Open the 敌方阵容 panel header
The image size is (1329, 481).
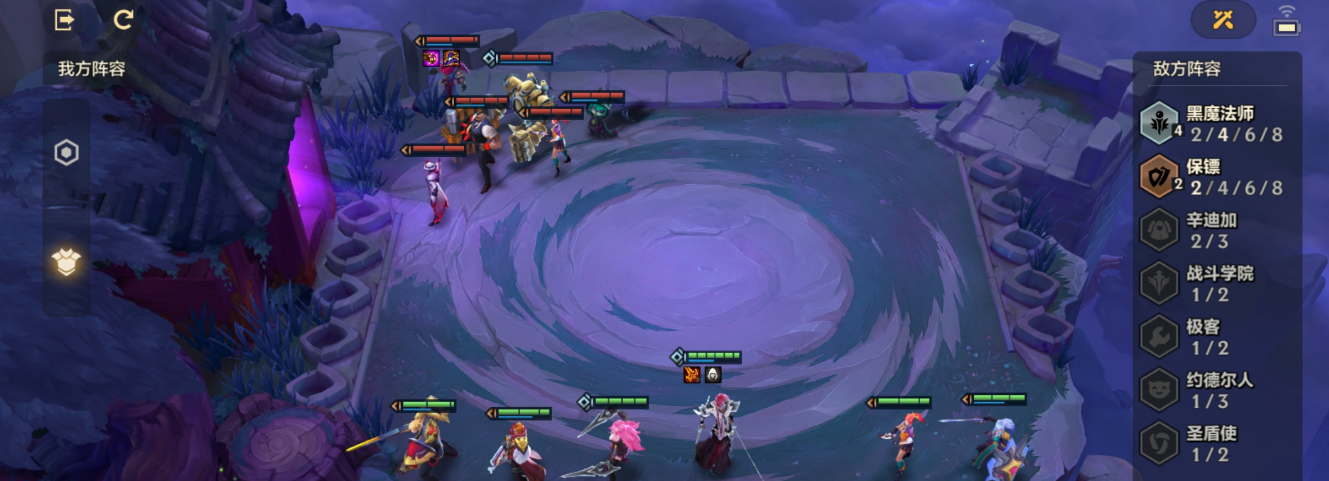pyautogui.click(x=1186, y=69)
